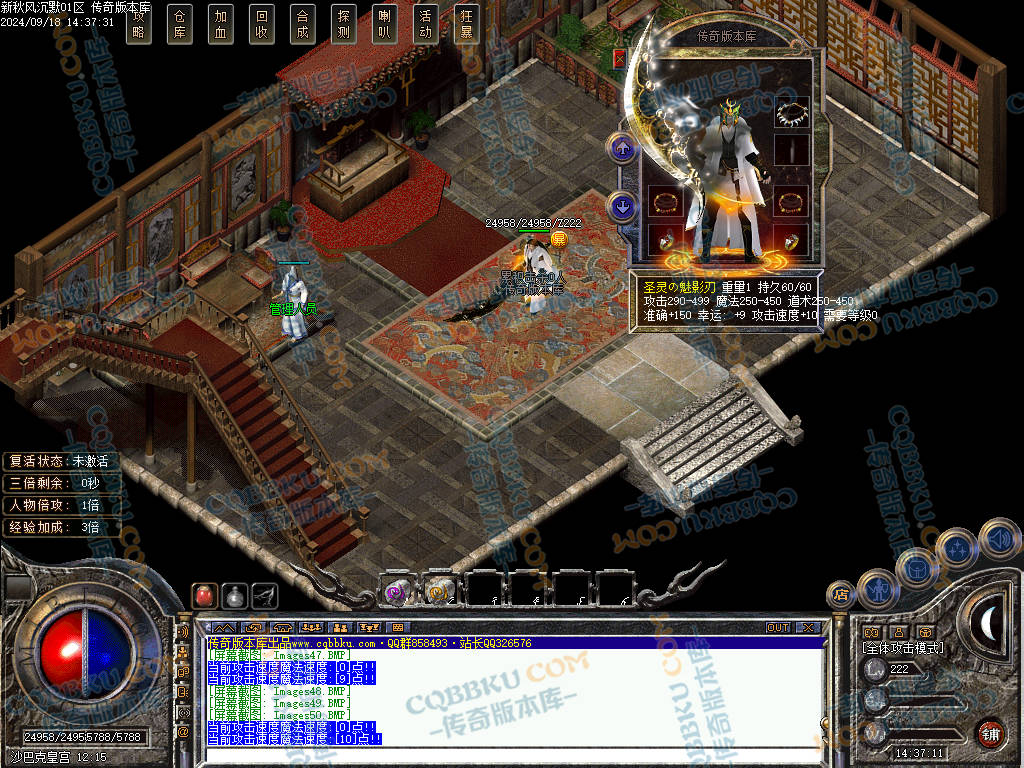Open the 合成 crafting button
The height and width of the screenshot is (768, 1024).
coord(303,24)
